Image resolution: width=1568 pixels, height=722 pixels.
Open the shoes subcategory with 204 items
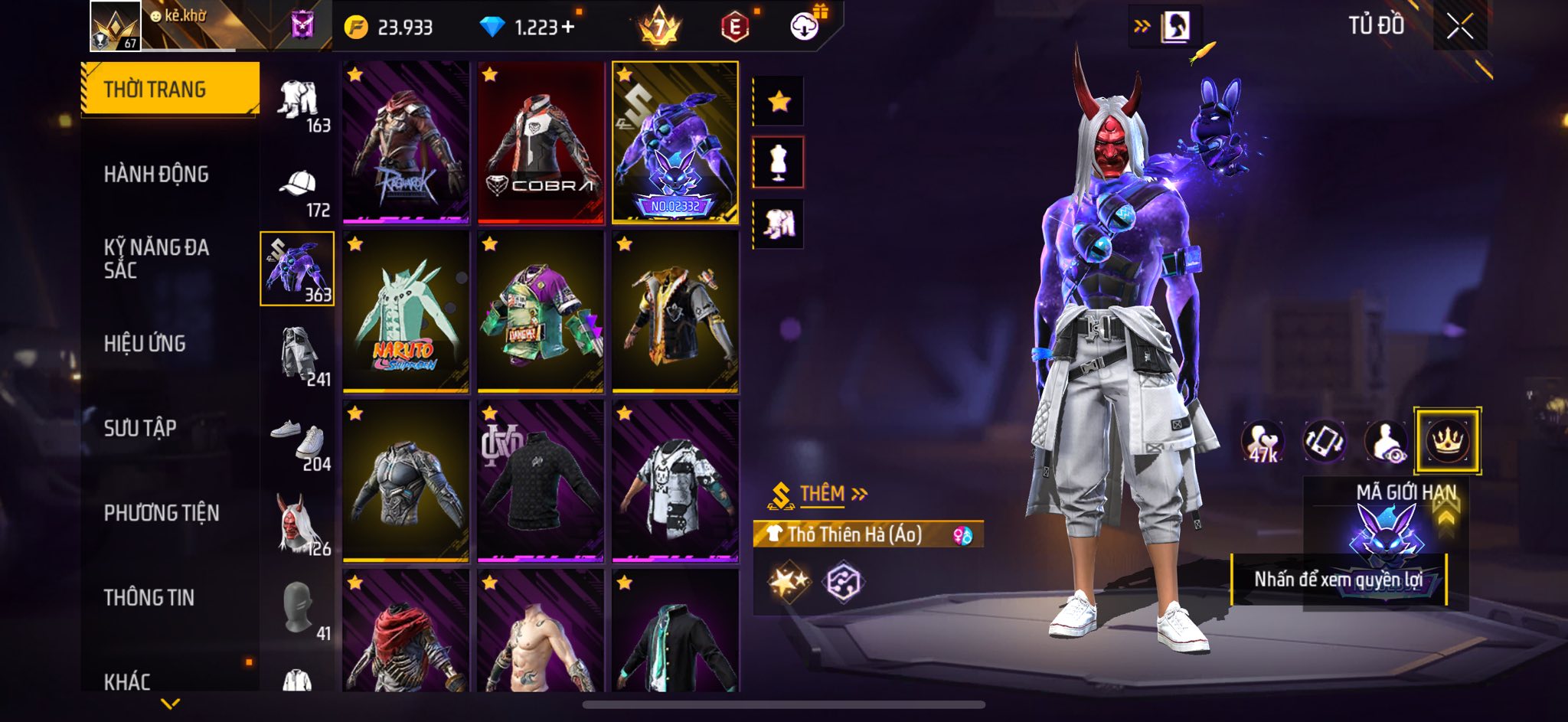tap(299, 445)
